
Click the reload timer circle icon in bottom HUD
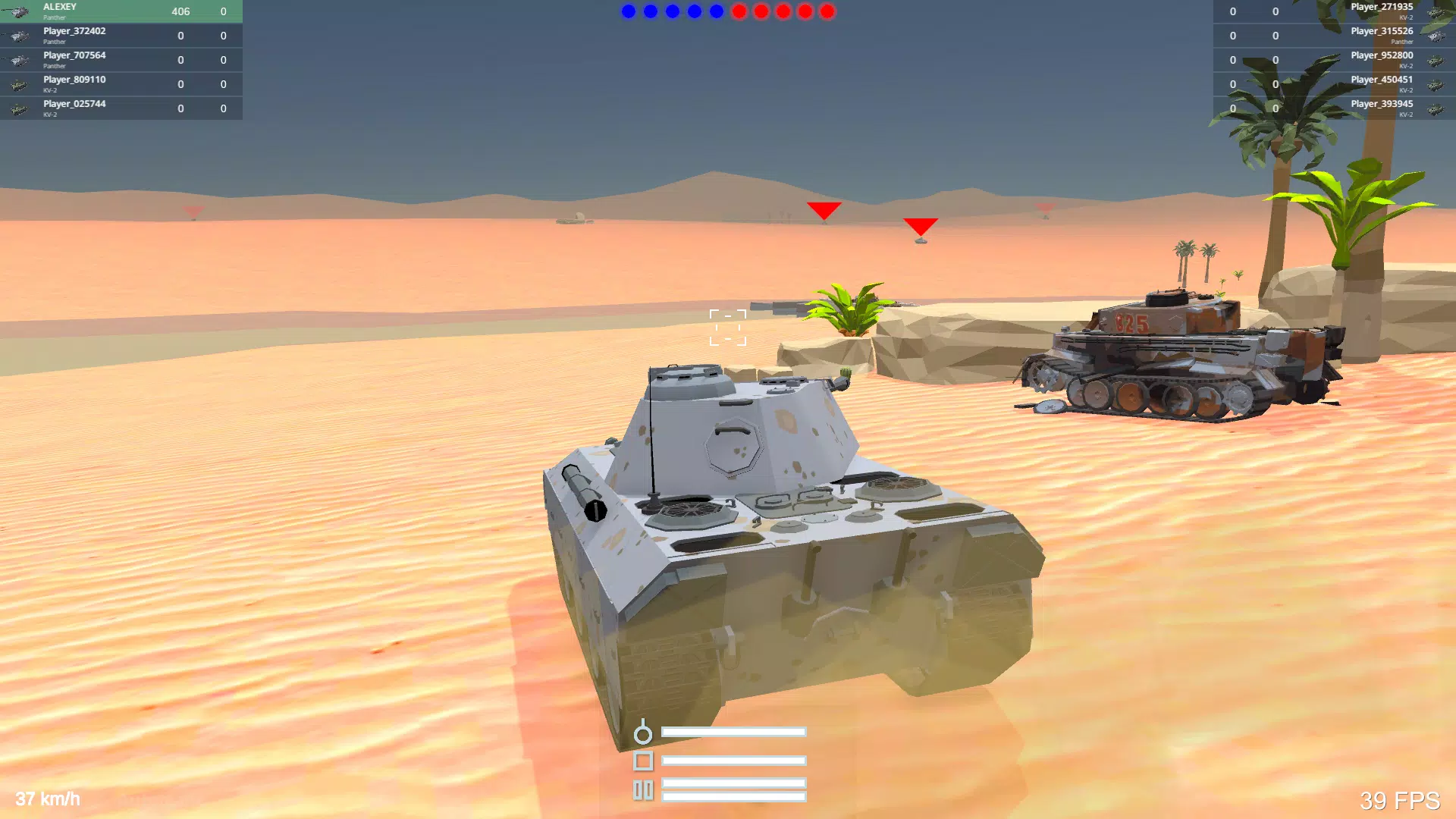tap(643, 733)
